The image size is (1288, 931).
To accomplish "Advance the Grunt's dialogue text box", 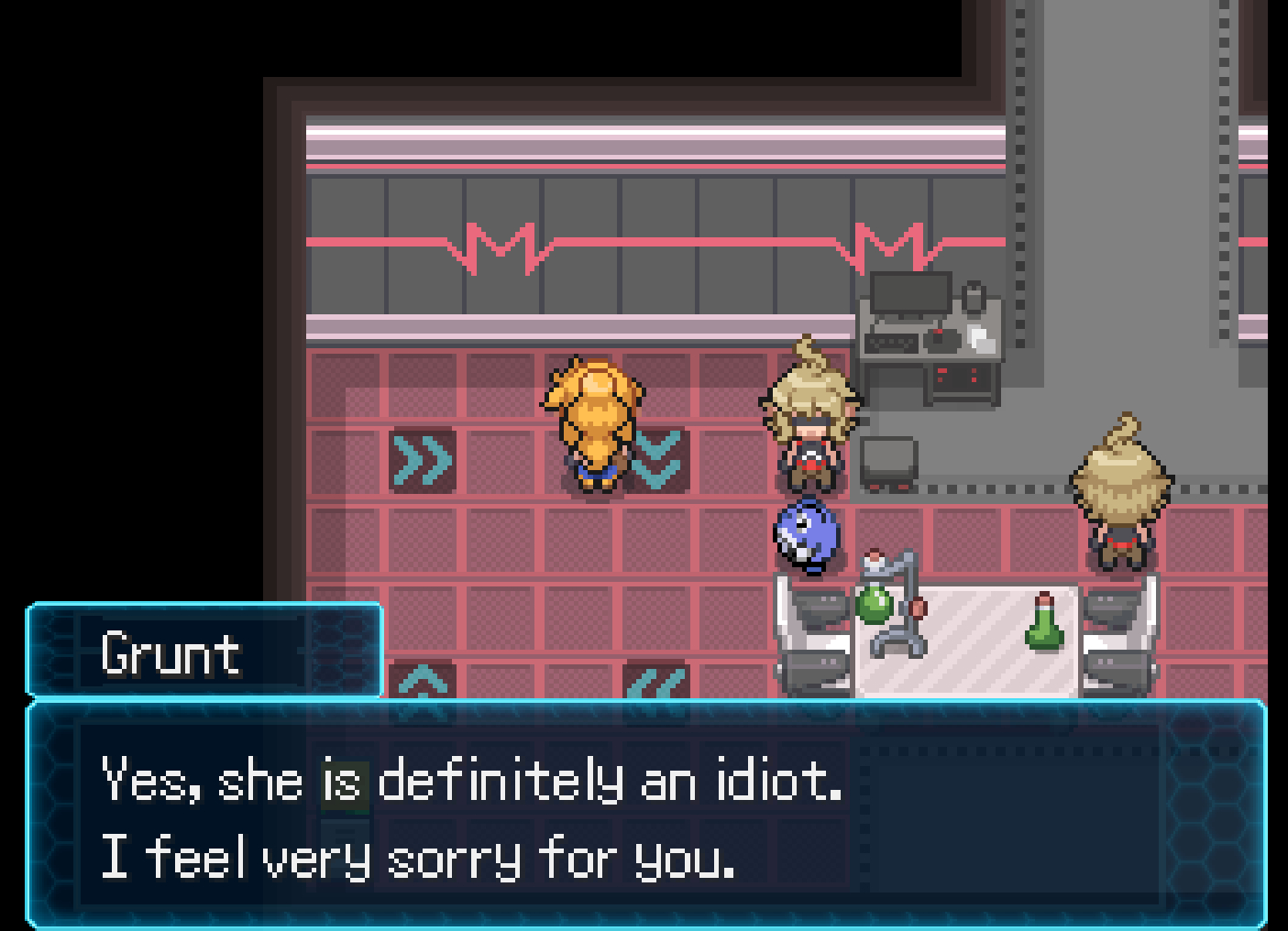I will (x=645, y=816).
